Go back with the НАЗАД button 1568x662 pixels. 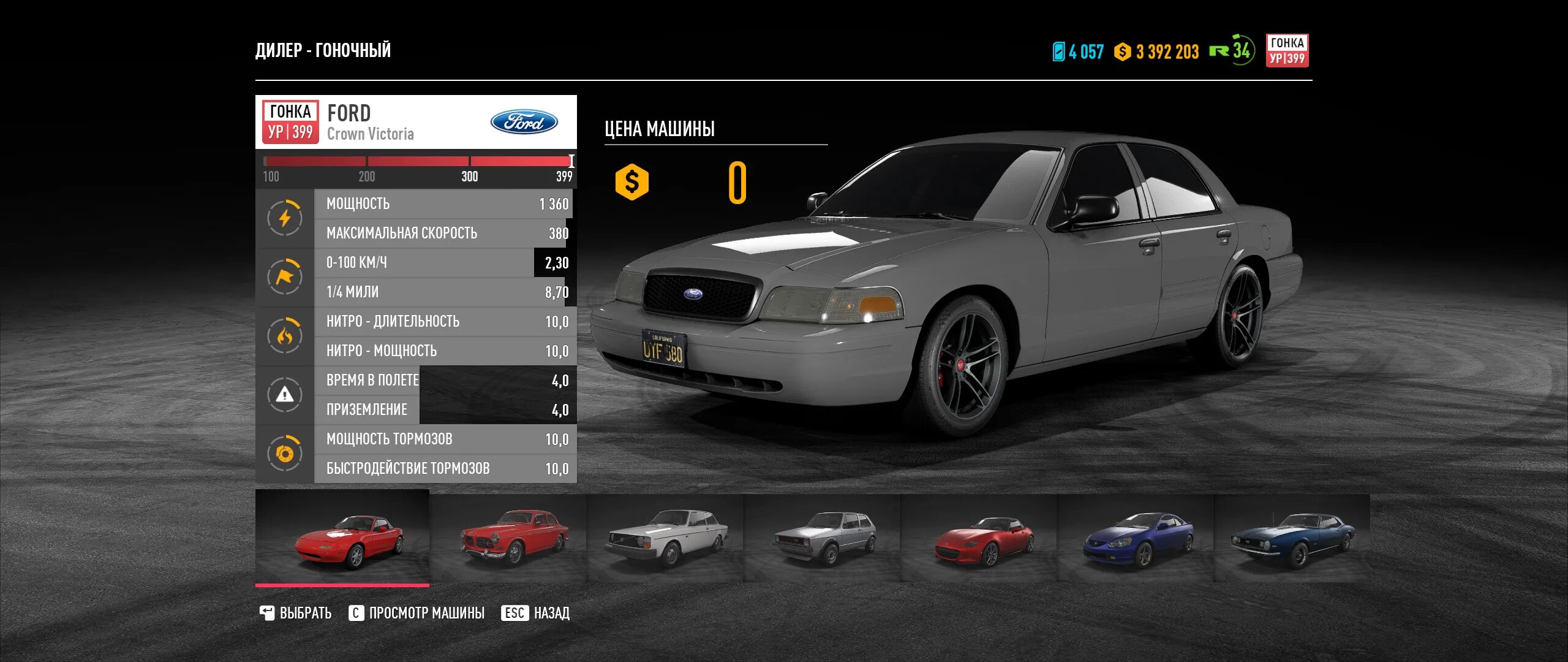(x=536, y=613)
